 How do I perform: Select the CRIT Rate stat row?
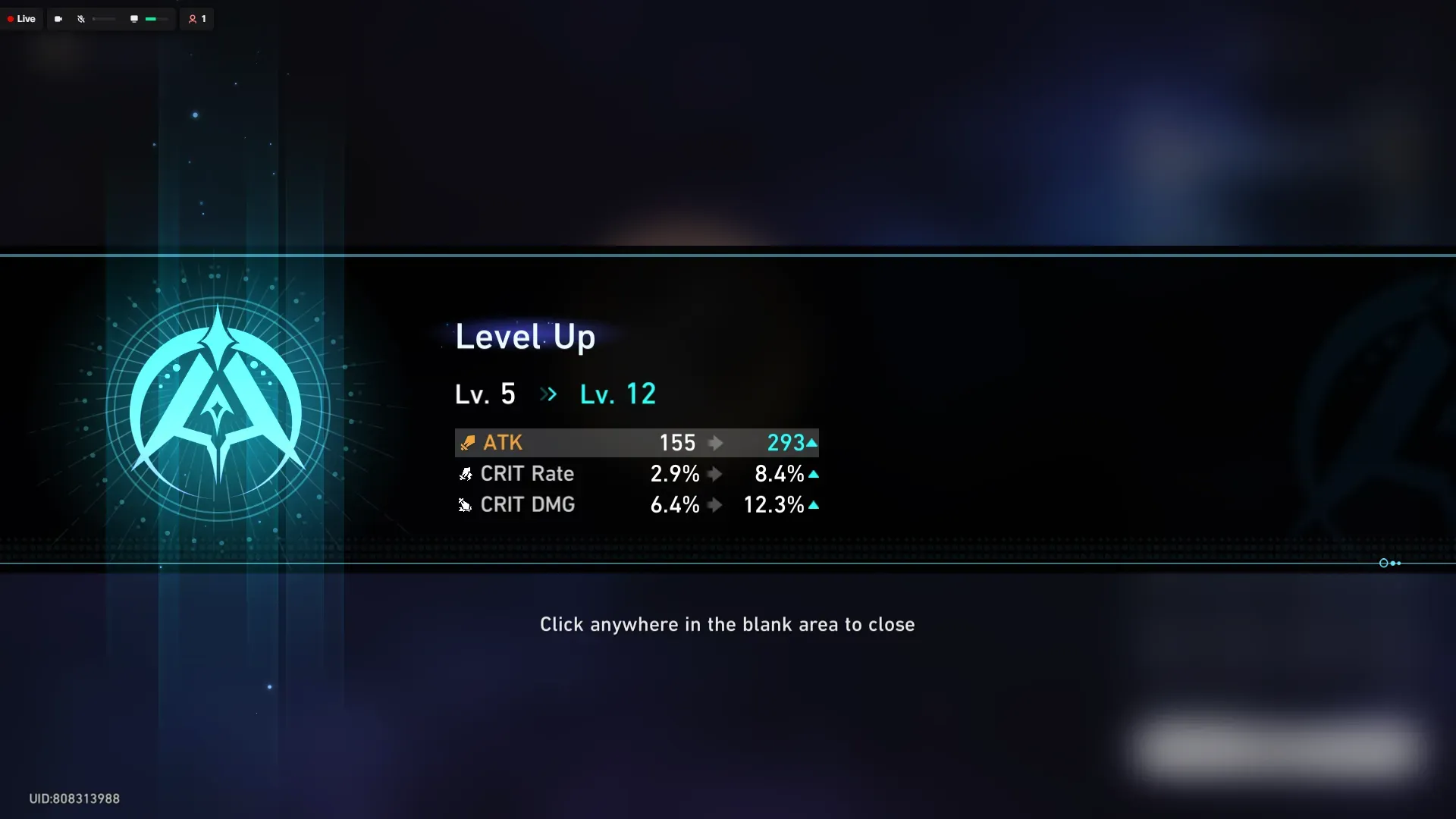[637, 474]
